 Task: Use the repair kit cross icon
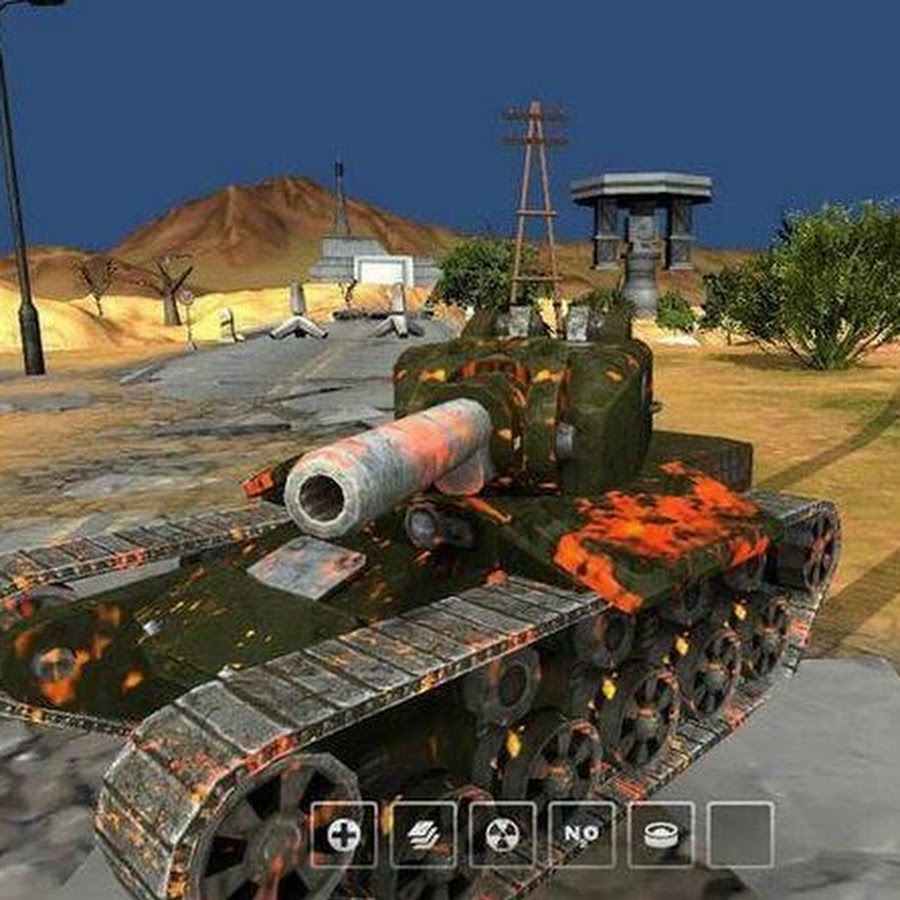click(x=343, y=834)
